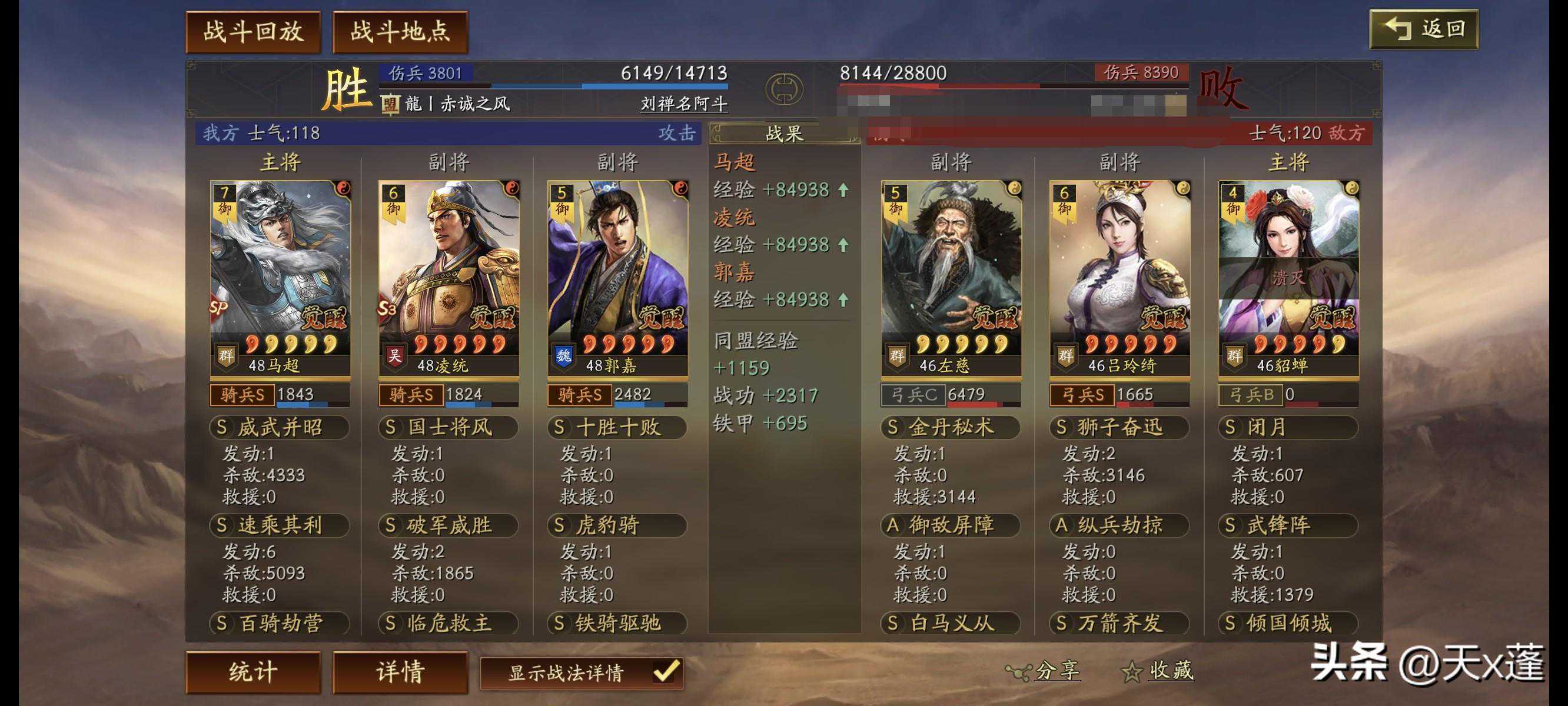Open the 威武并昭 tactic

click(280, 427)
